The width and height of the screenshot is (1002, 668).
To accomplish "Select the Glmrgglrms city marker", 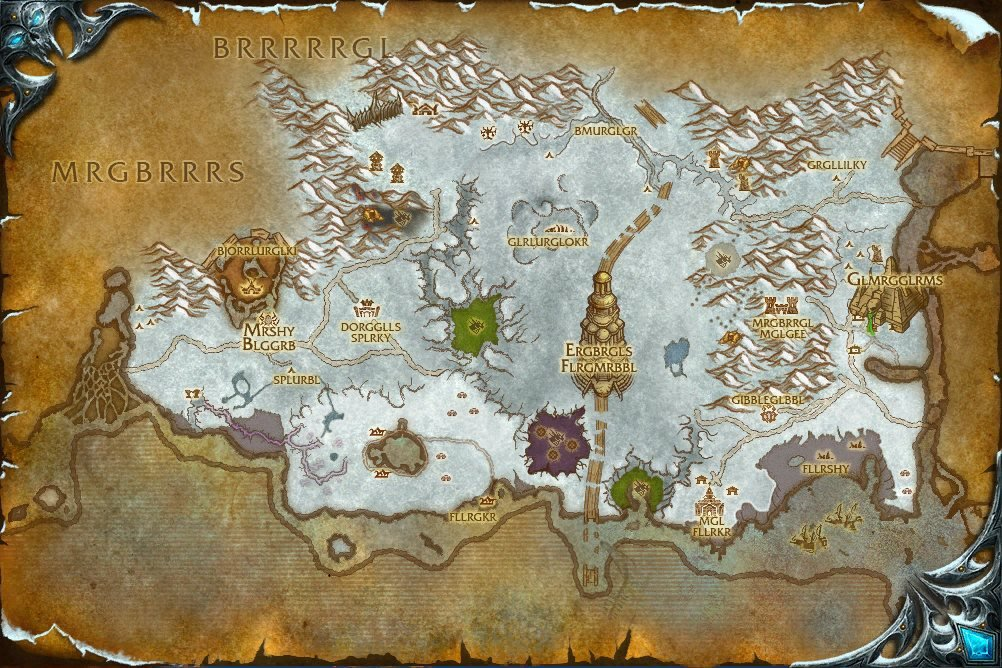I will 894,281.
